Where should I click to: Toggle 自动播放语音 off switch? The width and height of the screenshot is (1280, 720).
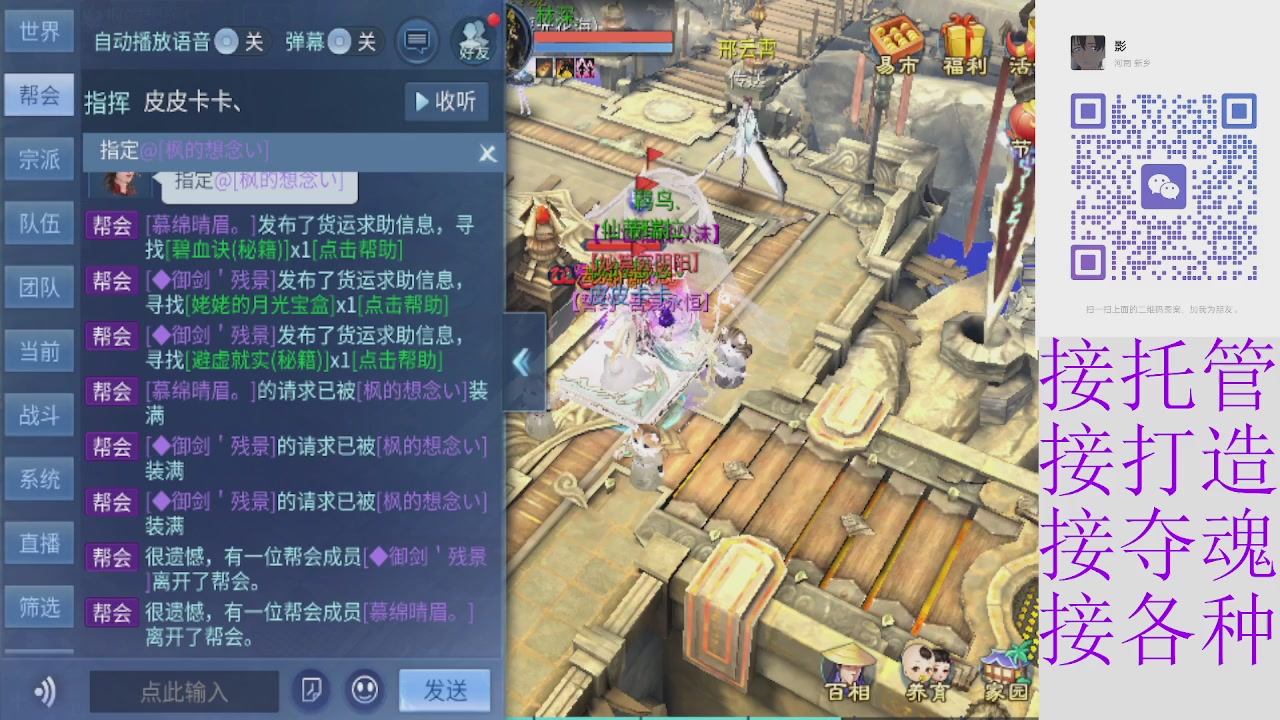[x=228, y=41]
